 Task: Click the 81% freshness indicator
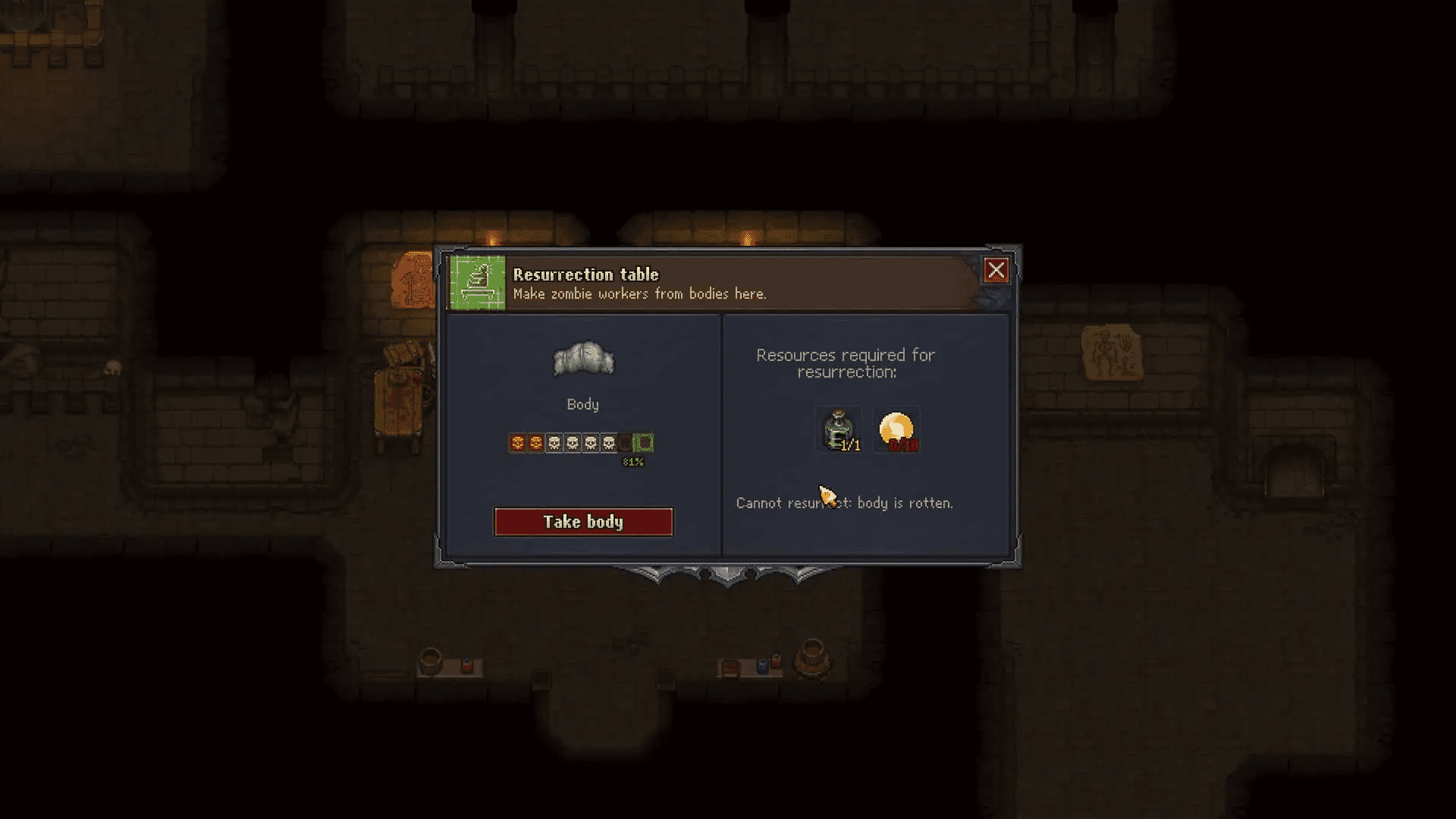point(634,462)
